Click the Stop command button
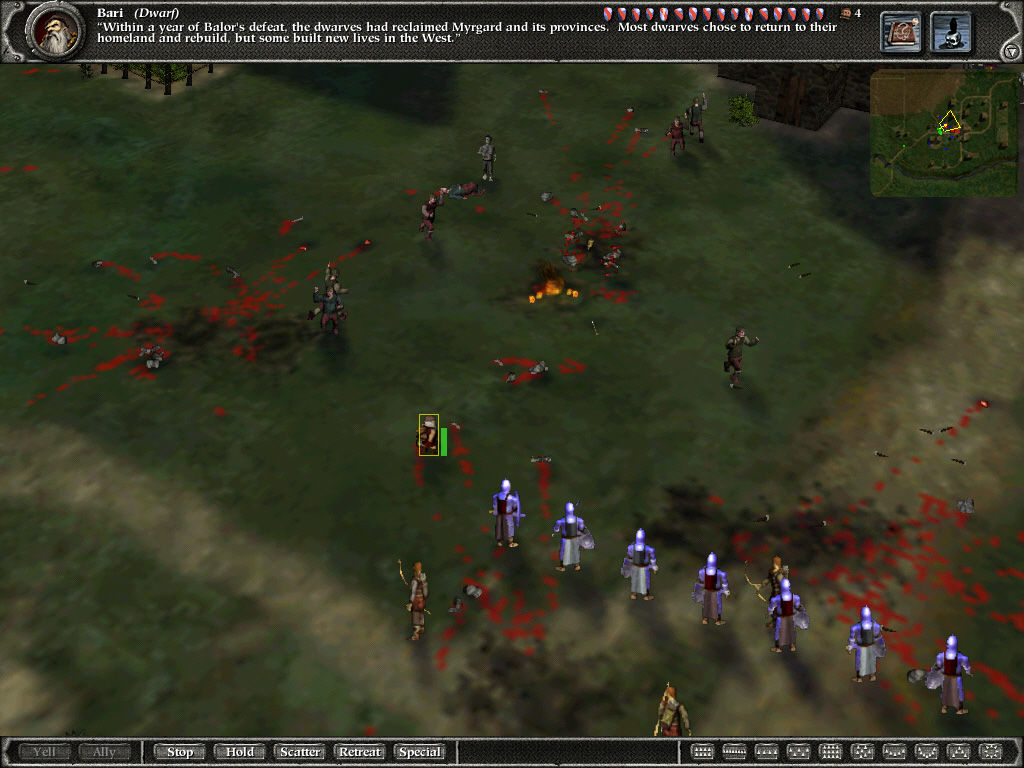The width and height of the screenshot is (1024, 768). point(180,752)
